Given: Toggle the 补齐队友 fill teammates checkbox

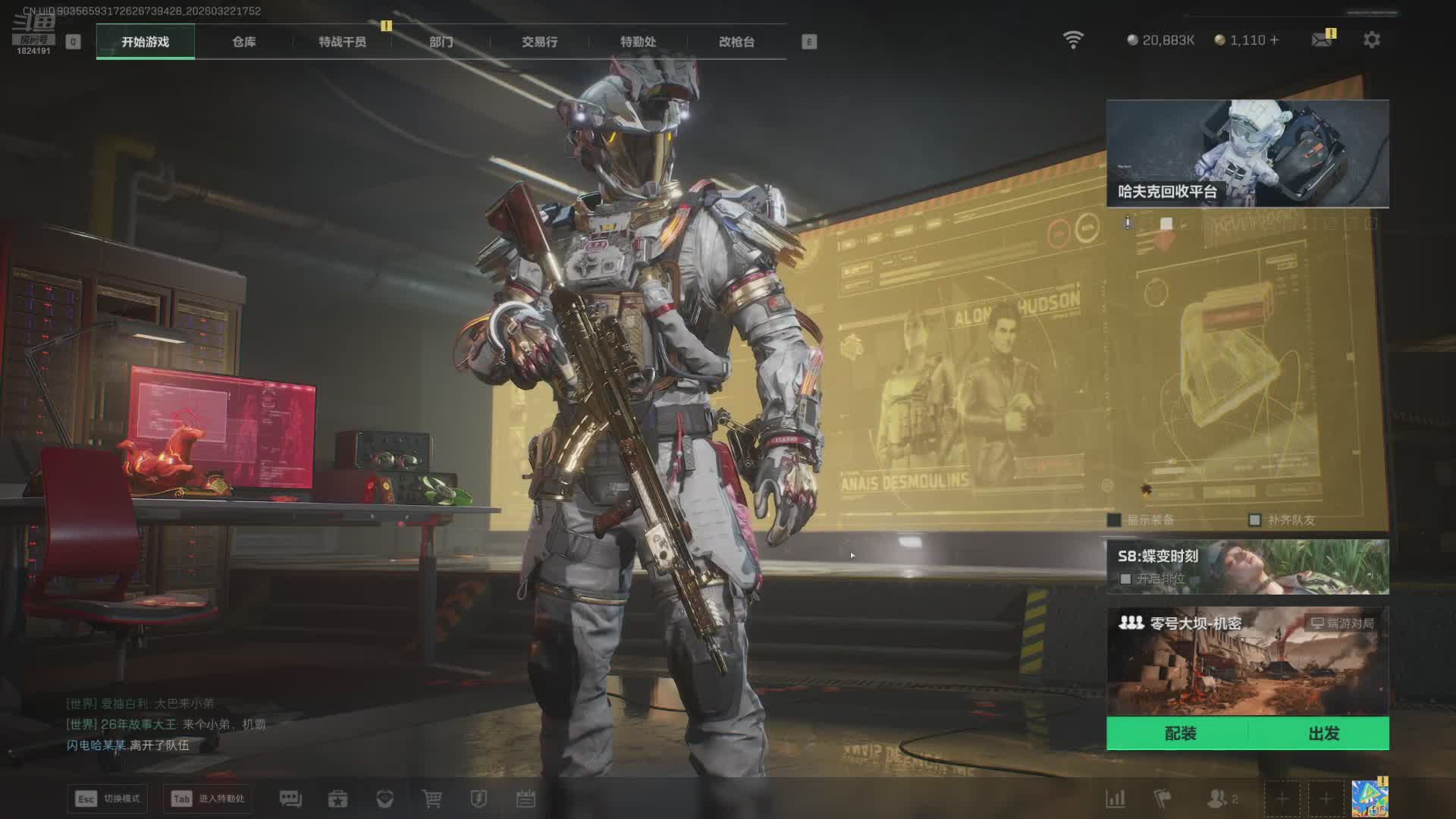Looking at the screenshot, I should tap(1254, 520).
